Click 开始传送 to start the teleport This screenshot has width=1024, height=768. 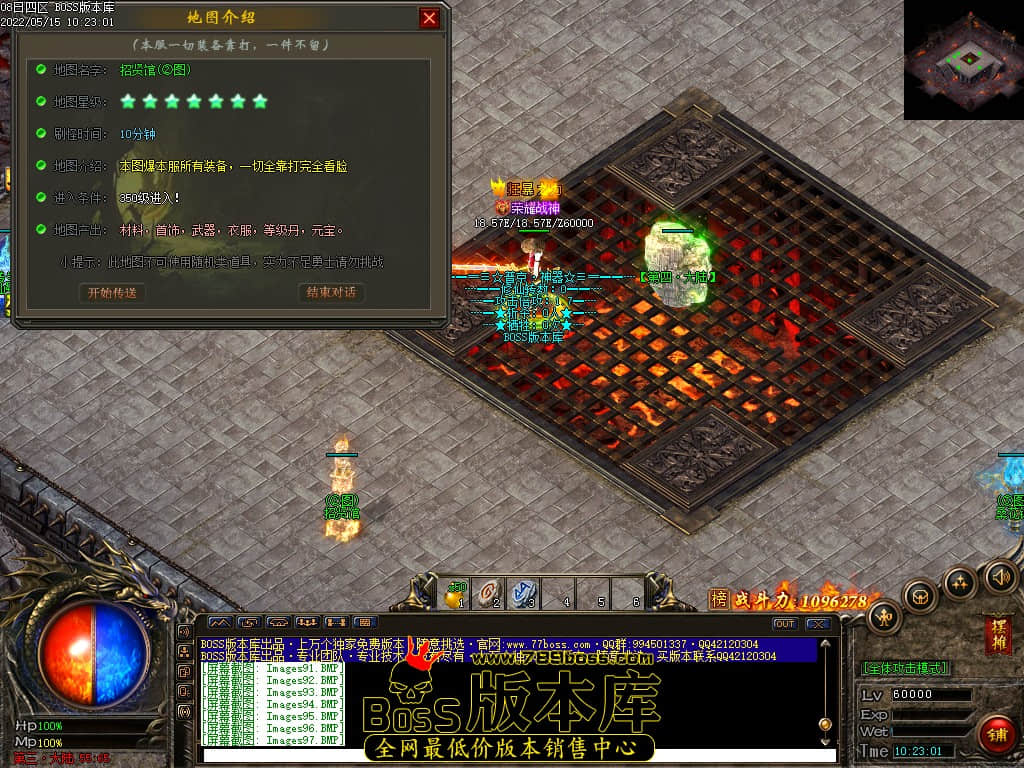coord(111,293)
